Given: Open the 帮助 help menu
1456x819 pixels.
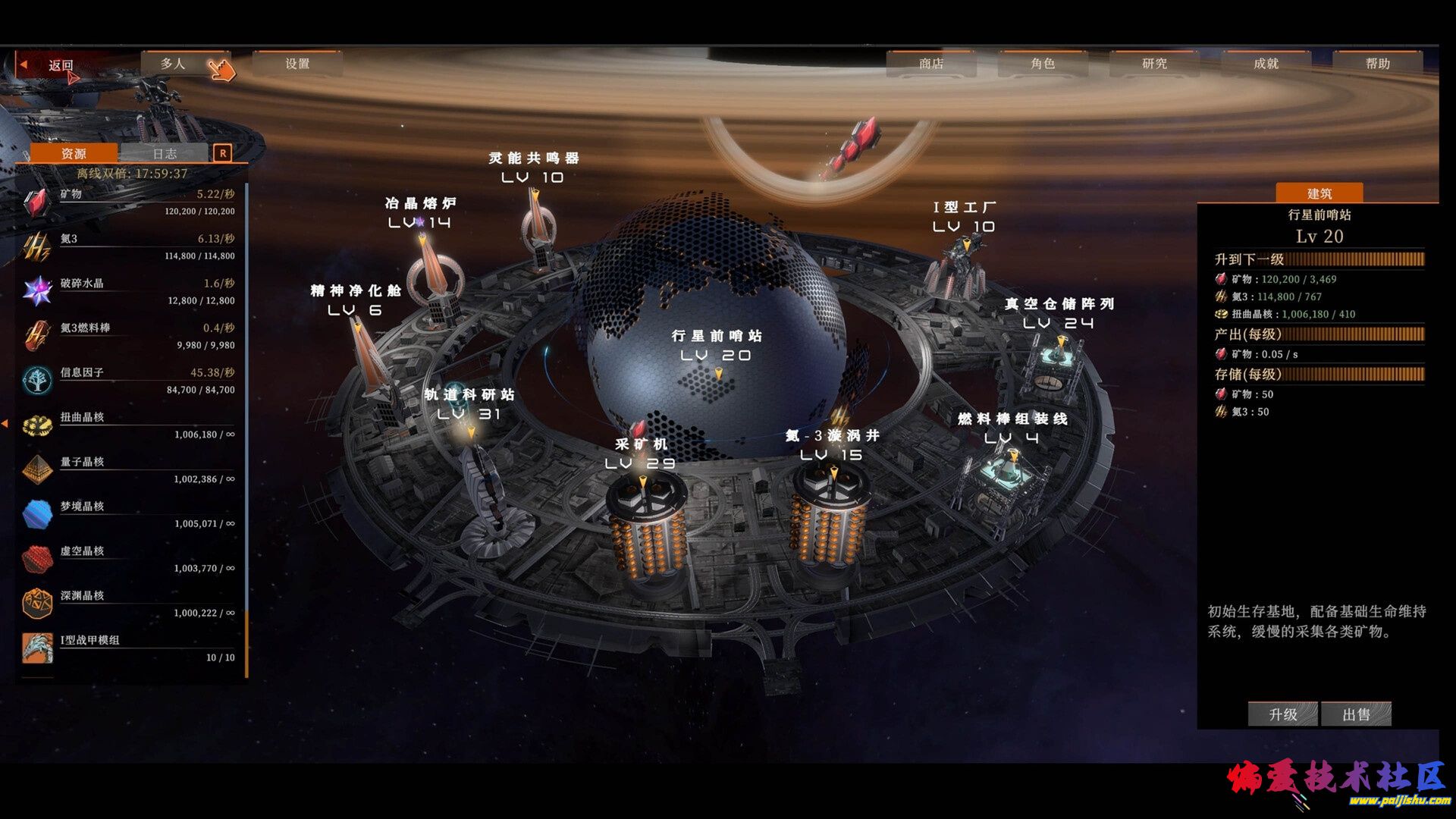Looking at the screenshot, I should [1377, 64].
